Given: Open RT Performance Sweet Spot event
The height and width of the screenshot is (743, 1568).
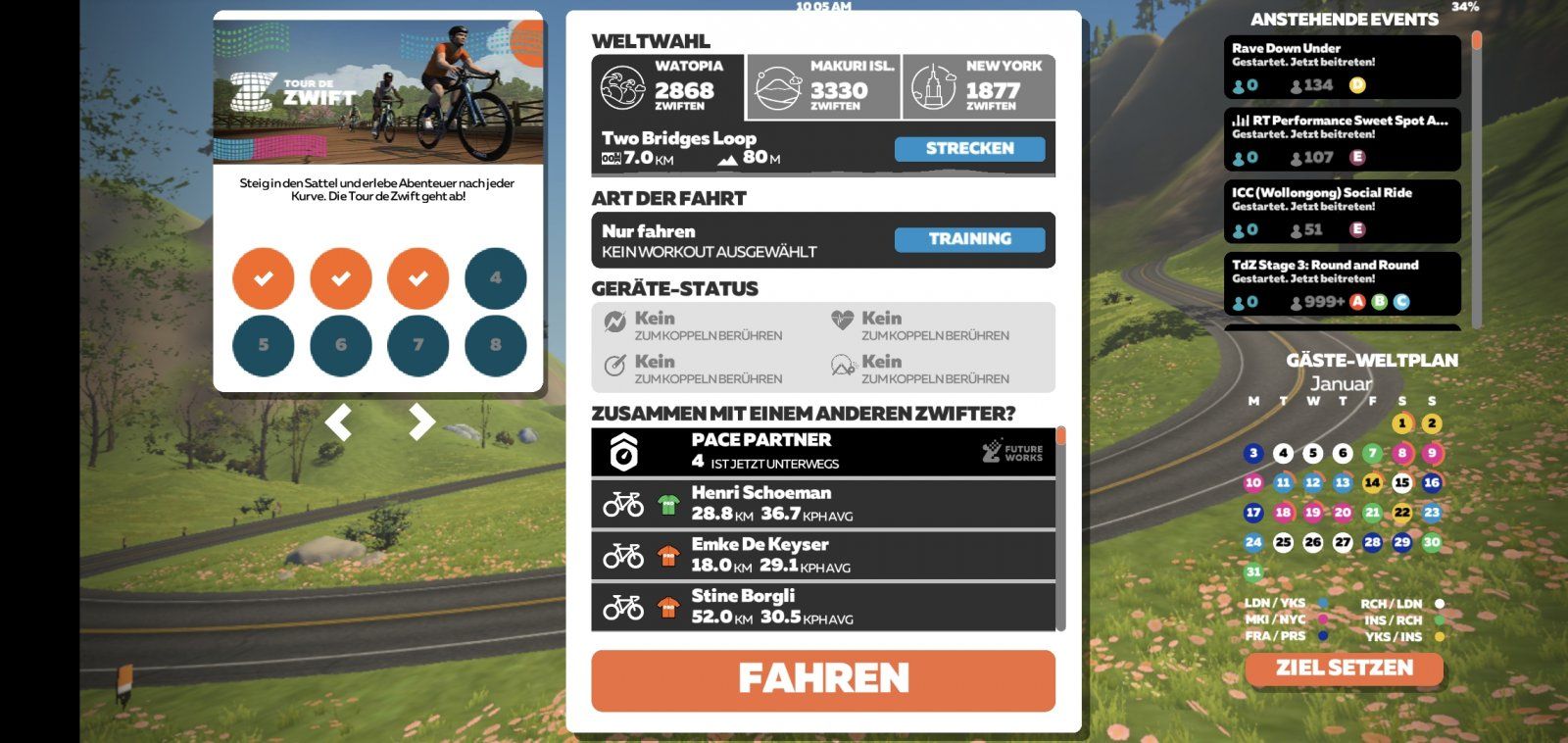Looking at the screenshot, I should point(1342,139).
